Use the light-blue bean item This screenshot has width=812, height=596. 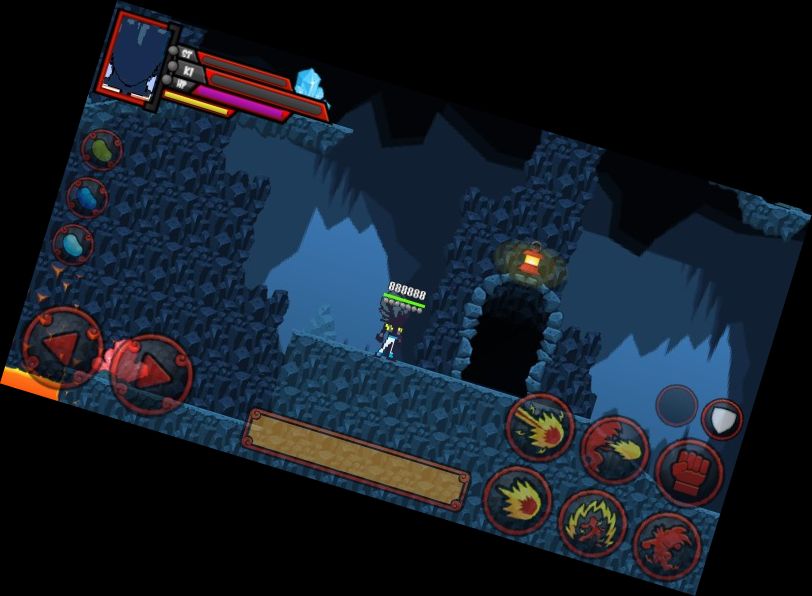[73, 243]
